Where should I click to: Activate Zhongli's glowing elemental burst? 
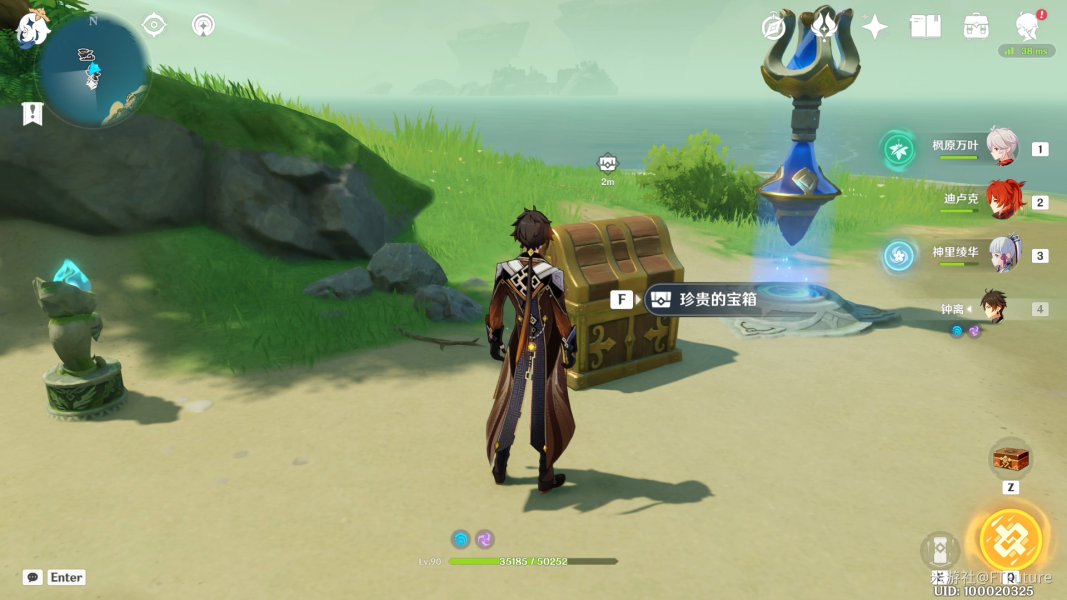pyautogui.click(x=1010, y=540)
